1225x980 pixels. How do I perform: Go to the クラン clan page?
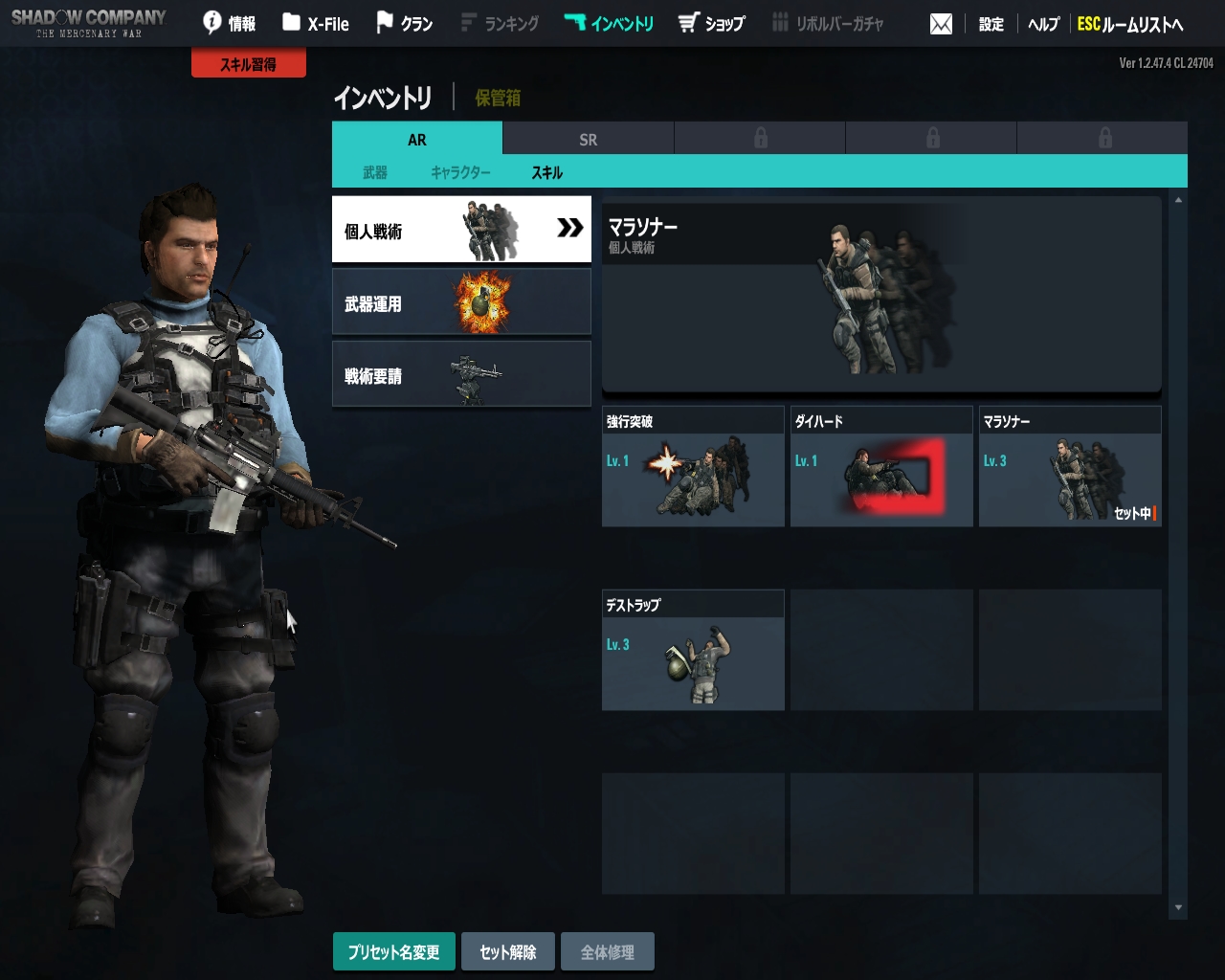[x=404, y=23]
